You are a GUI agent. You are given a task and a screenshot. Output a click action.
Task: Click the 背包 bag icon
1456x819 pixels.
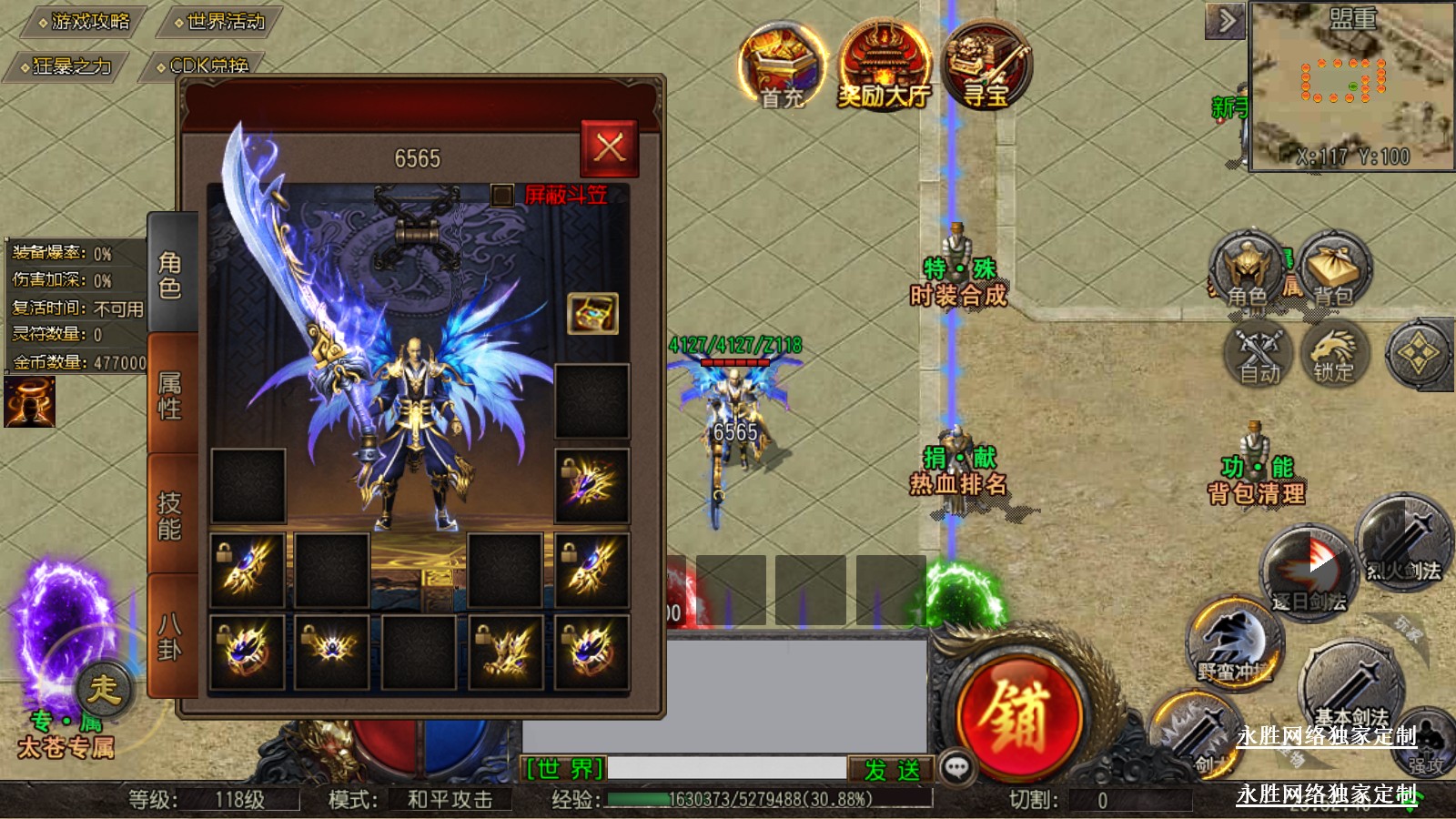pos(1334,270)
